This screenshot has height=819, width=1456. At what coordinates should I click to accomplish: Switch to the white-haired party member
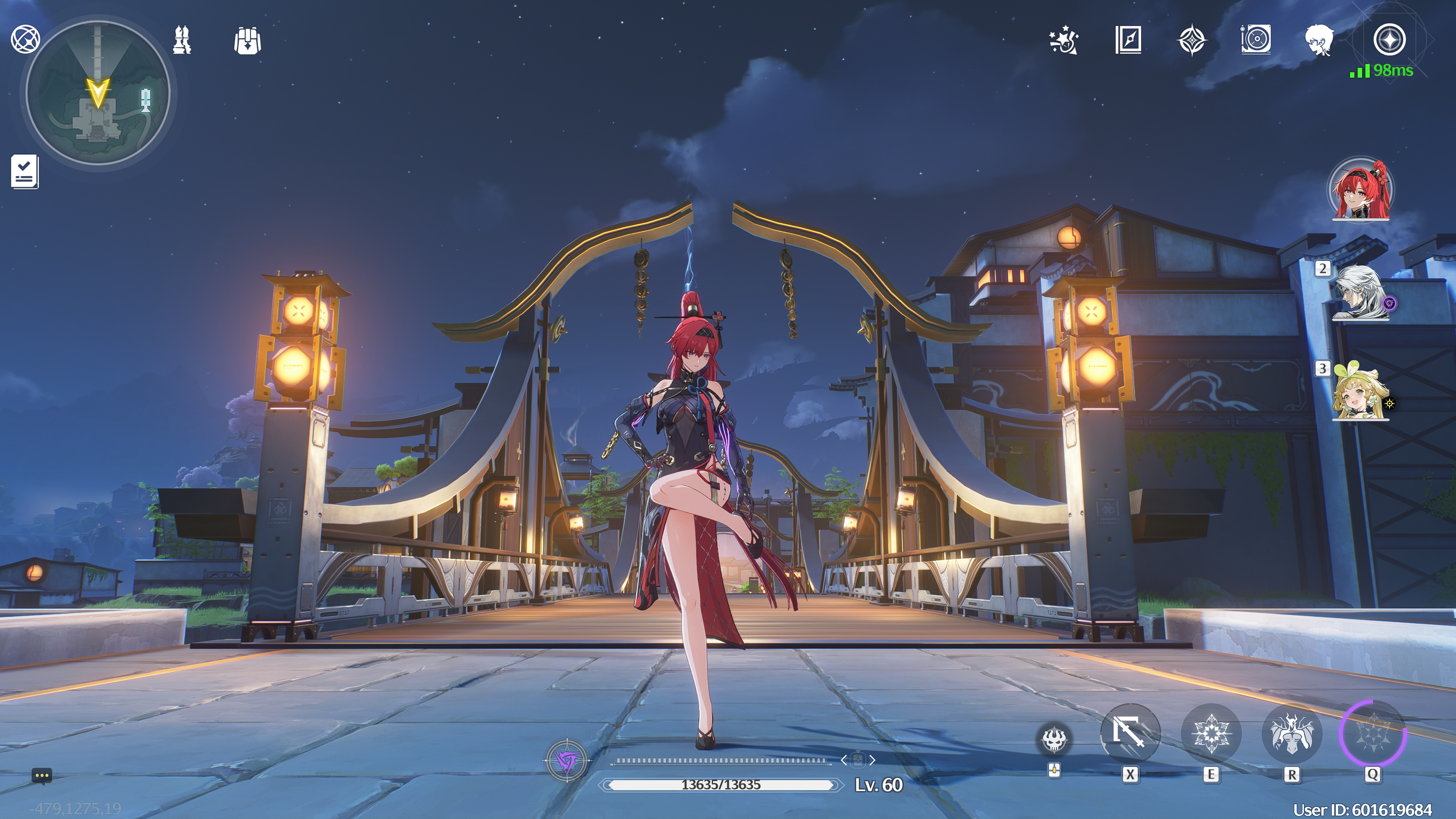(x=1360, y=292)
